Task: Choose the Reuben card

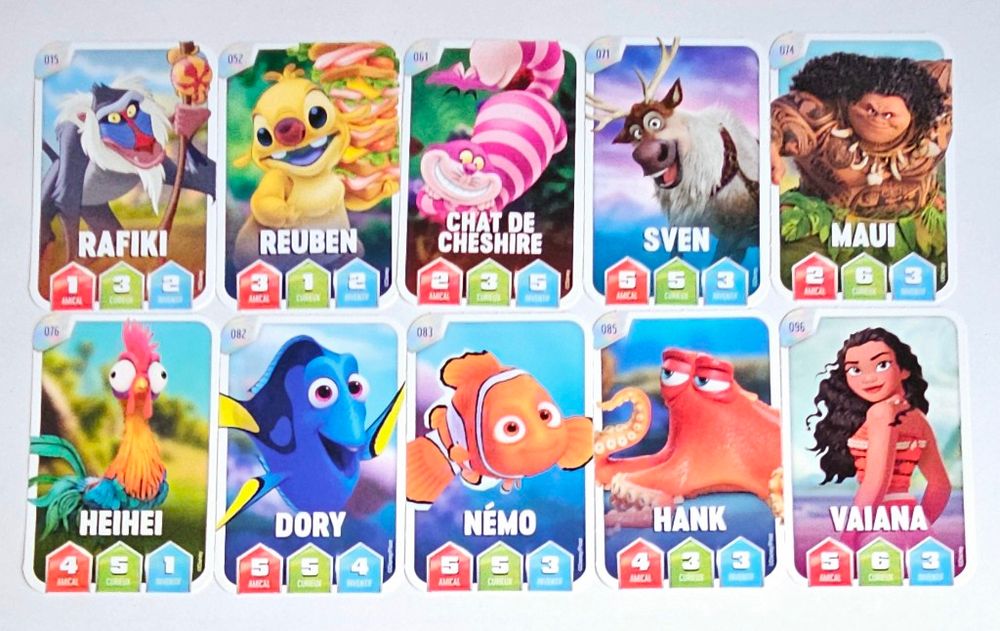Action: [x=310, y=175]
